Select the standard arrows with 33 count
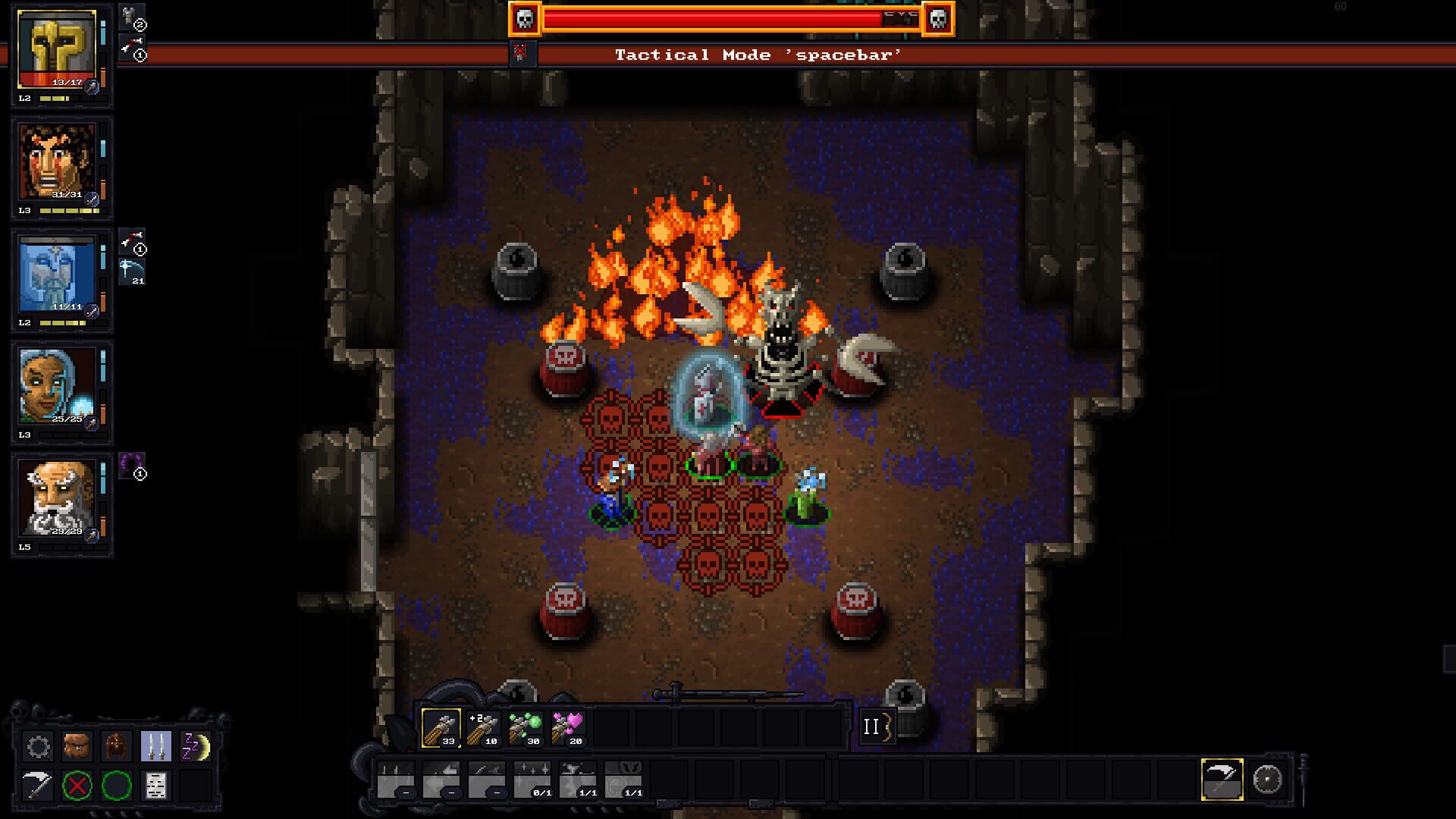This screenshot has width=1456, height=819. click(441, 728)
